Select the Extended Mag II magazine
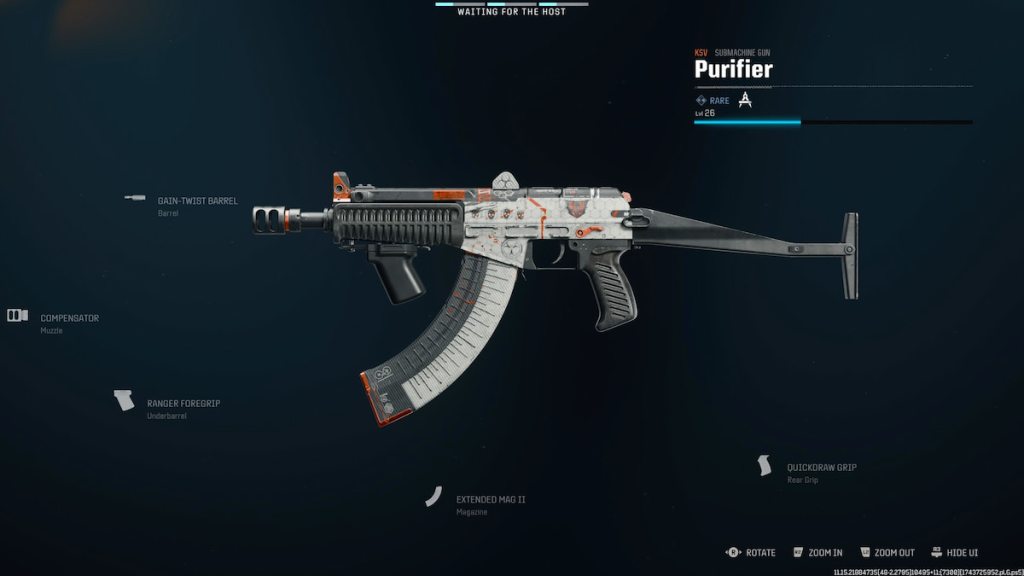The height and width of the screenshot is (576, 1024). pos(490,499)
